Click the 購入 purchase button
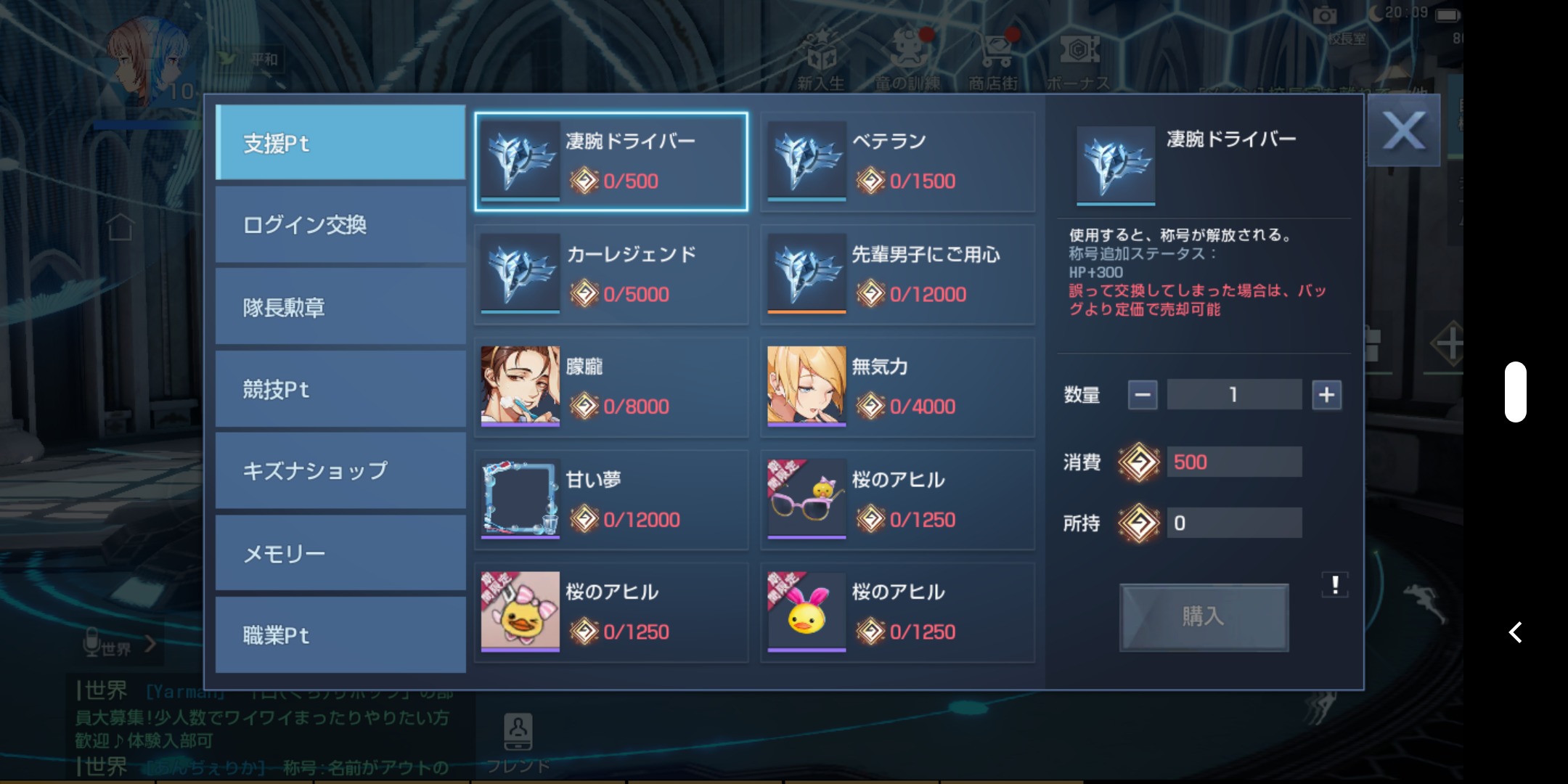The height and width of the screenshot is (784, 1568). [1204, 617]
